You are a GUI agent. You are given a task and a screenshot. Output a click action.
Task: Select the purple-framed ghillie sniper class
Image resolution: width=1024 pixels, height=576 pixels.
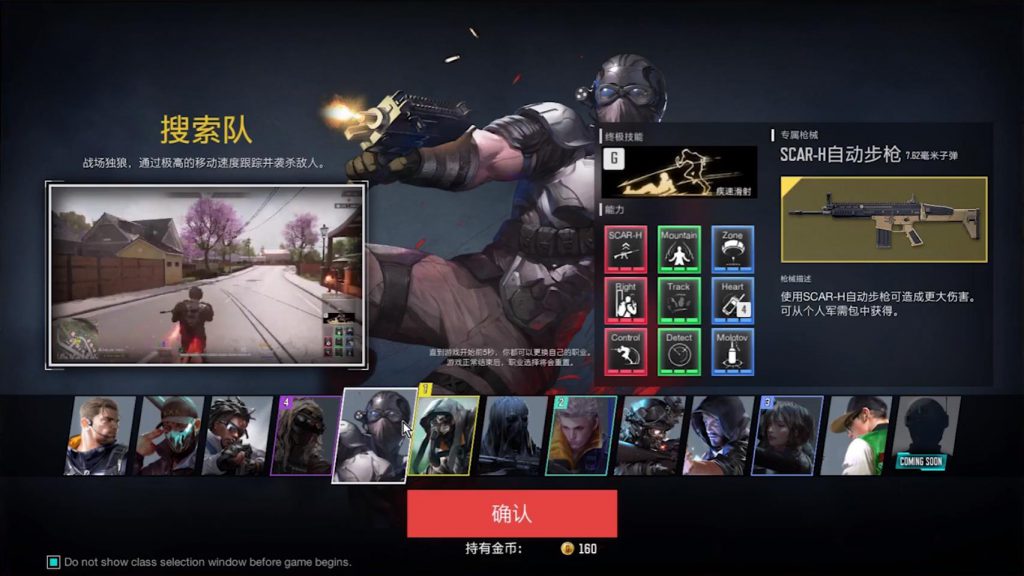point(305,435)
